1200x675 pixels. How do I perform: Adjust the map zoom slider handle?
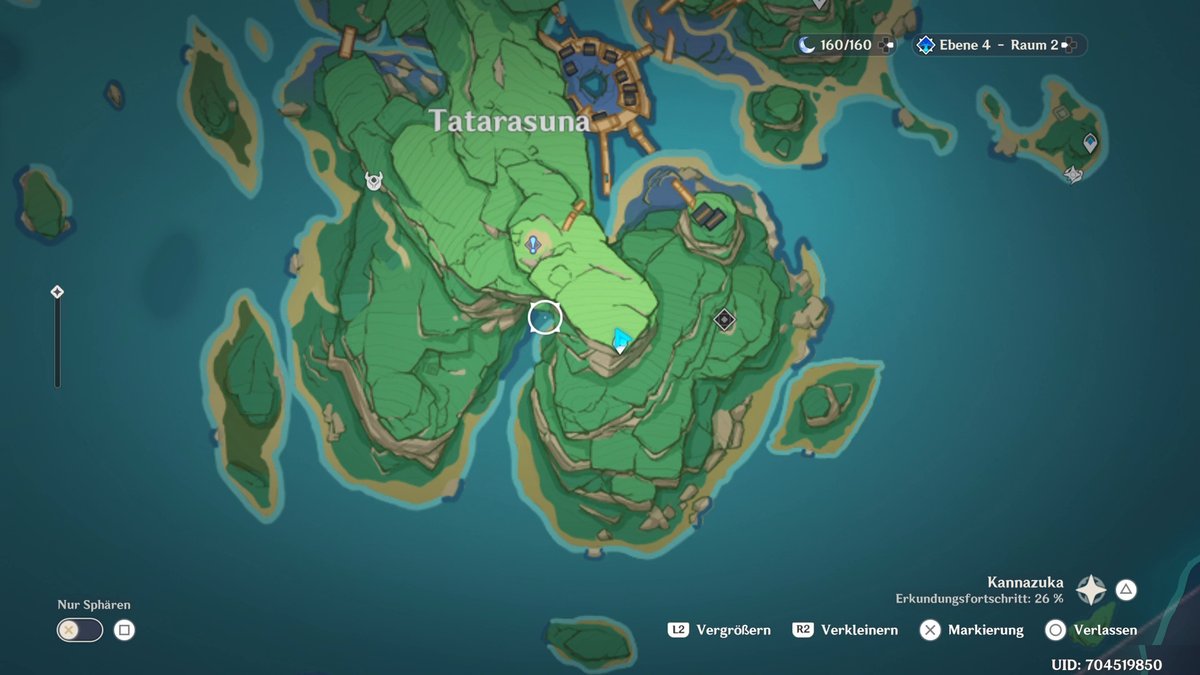click(x=57, y=292)
